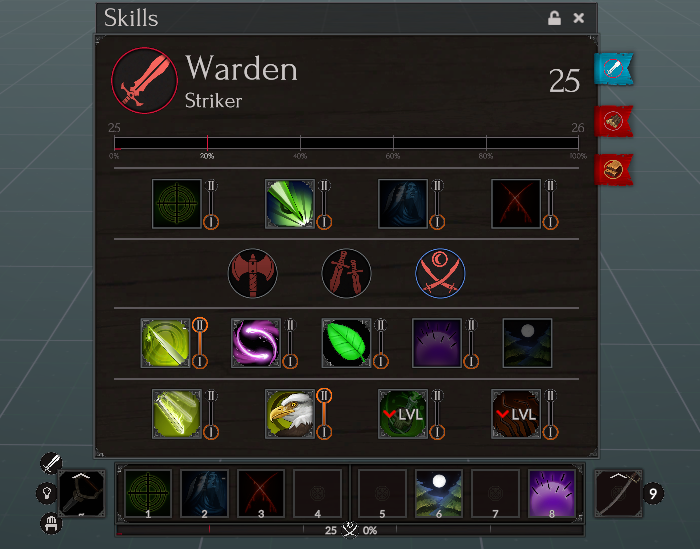Screen dimensions: 700x549
Task: Pick the twin daggers specialization
Action: pyautogui.click(x=346, y=273)
